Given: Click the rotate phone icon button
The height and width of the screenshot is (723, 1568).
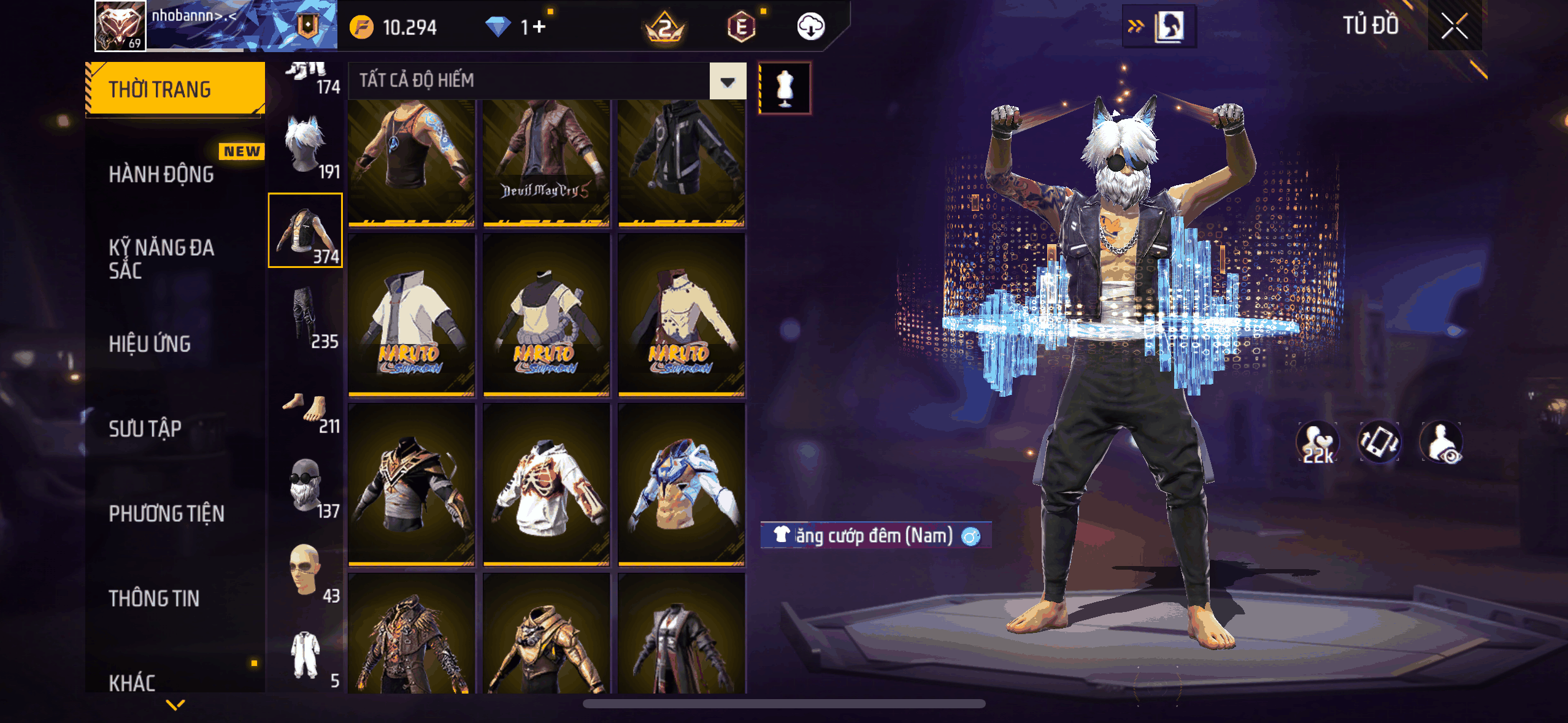Looking at the screenshot, I should 1379,442.
